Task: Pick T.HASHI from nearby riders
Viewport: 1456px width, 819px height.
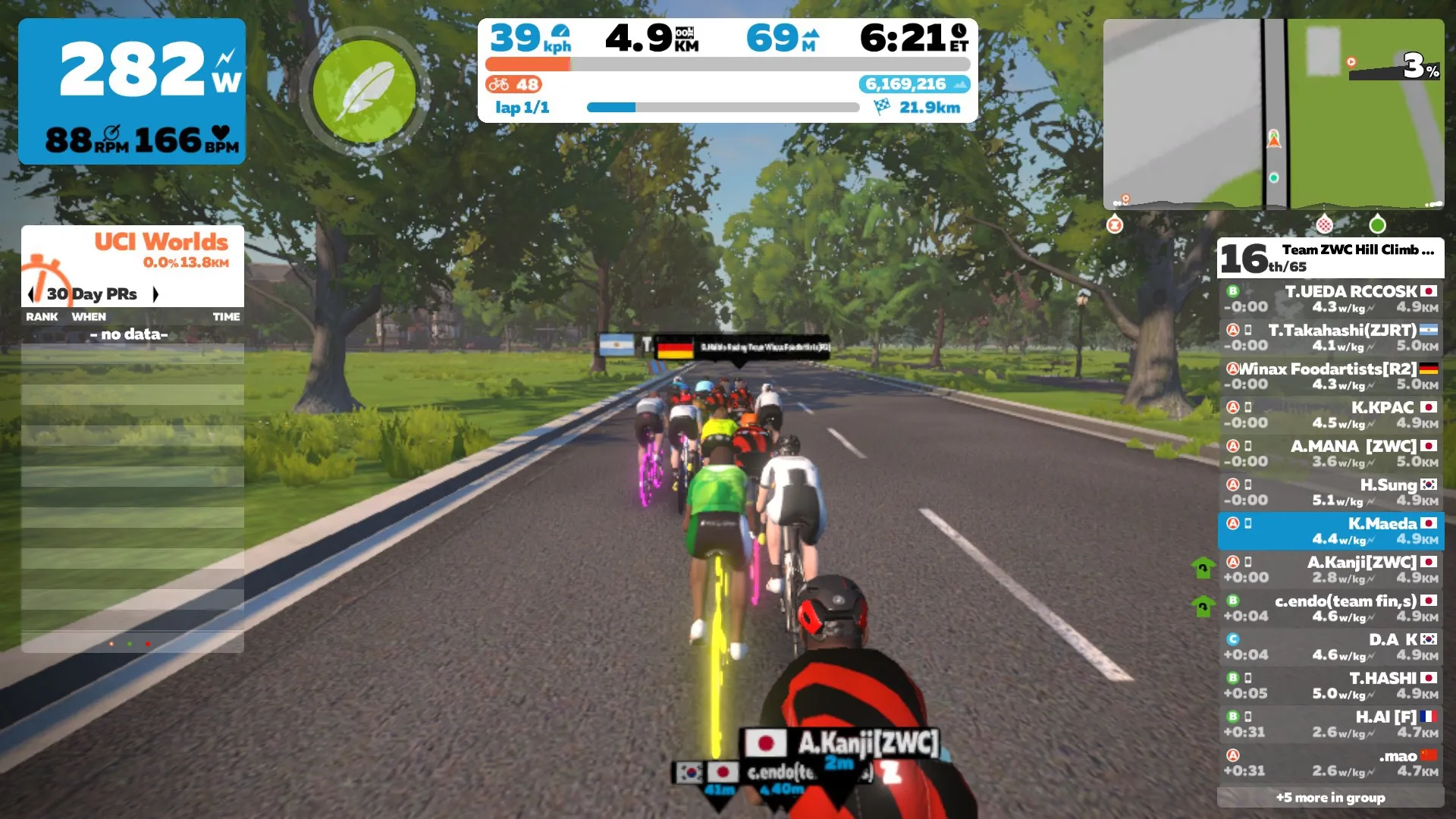Action: click(x=1331, y=686)
